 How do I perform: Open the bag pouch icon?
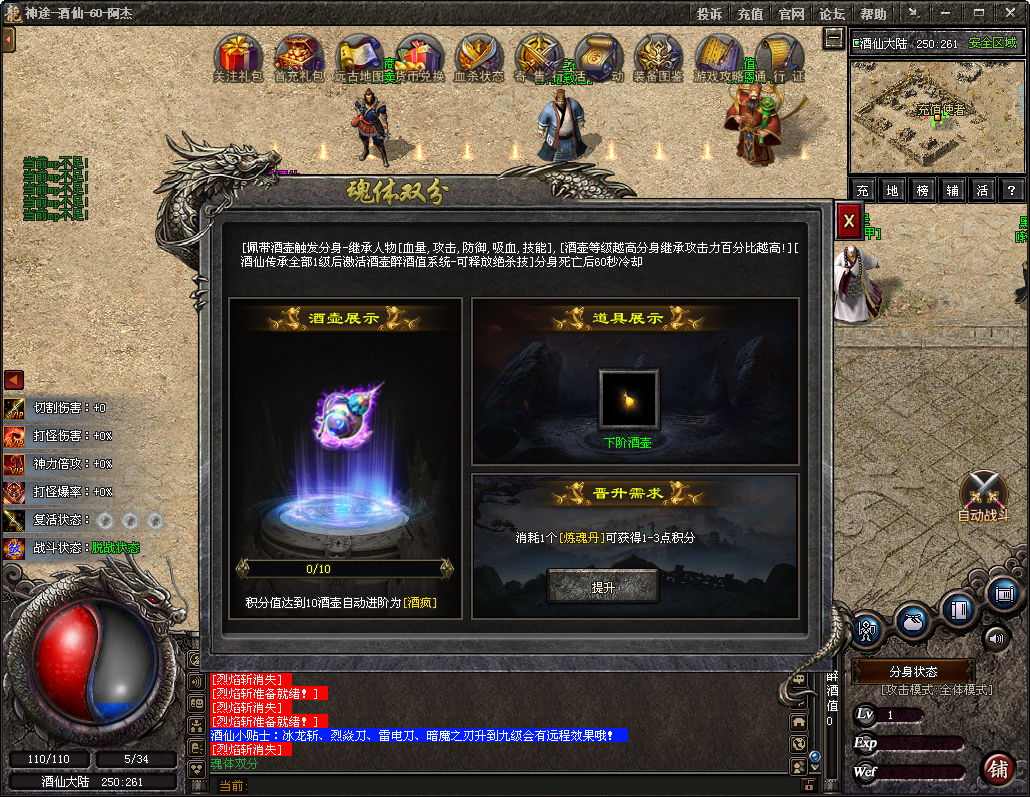pos(912,620)
